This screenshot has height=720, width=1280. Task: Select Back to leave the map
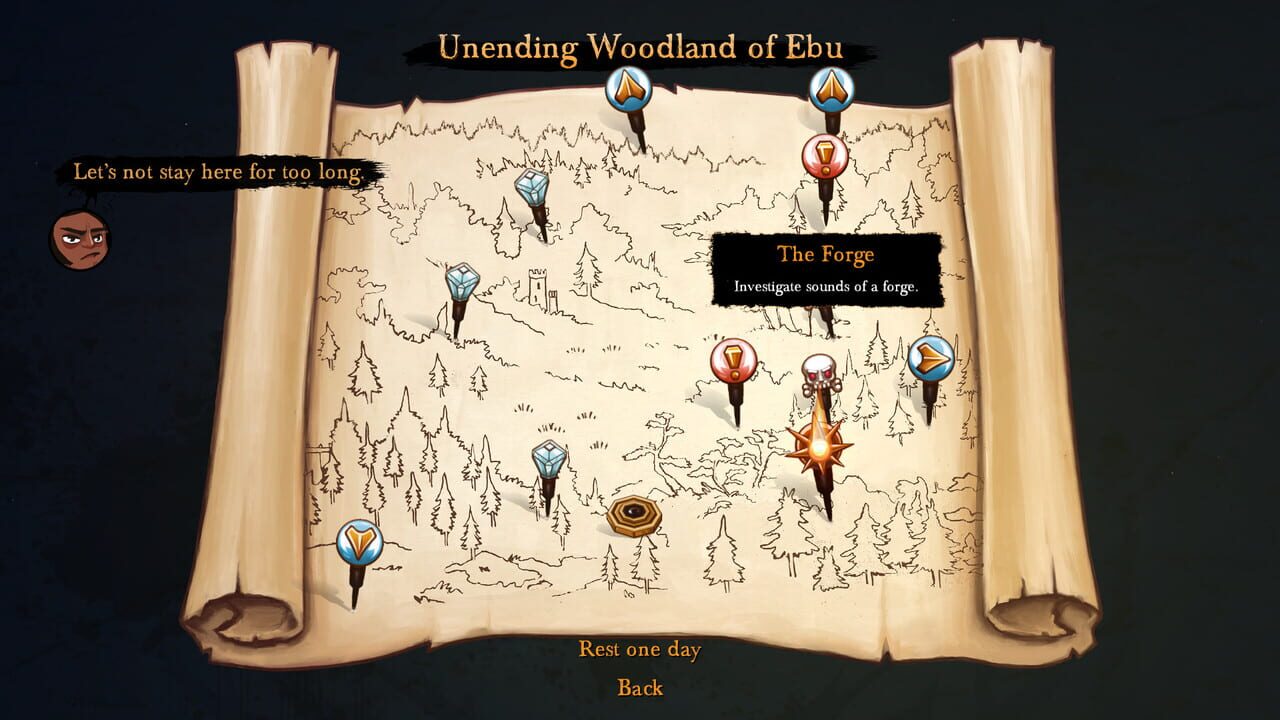pyautogui.click(x=640, y=688)
